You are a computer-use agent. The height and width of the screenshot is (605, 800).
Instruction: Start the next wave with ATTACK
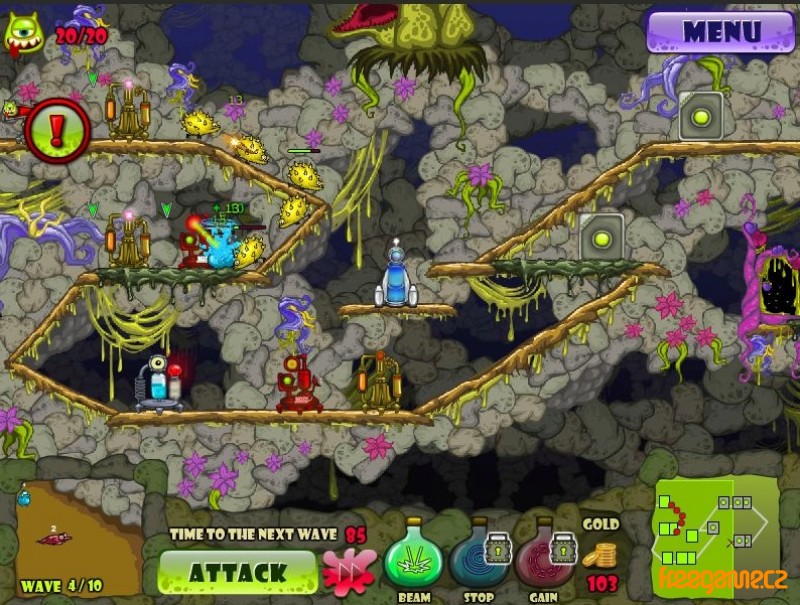click(x=238, y=573)
